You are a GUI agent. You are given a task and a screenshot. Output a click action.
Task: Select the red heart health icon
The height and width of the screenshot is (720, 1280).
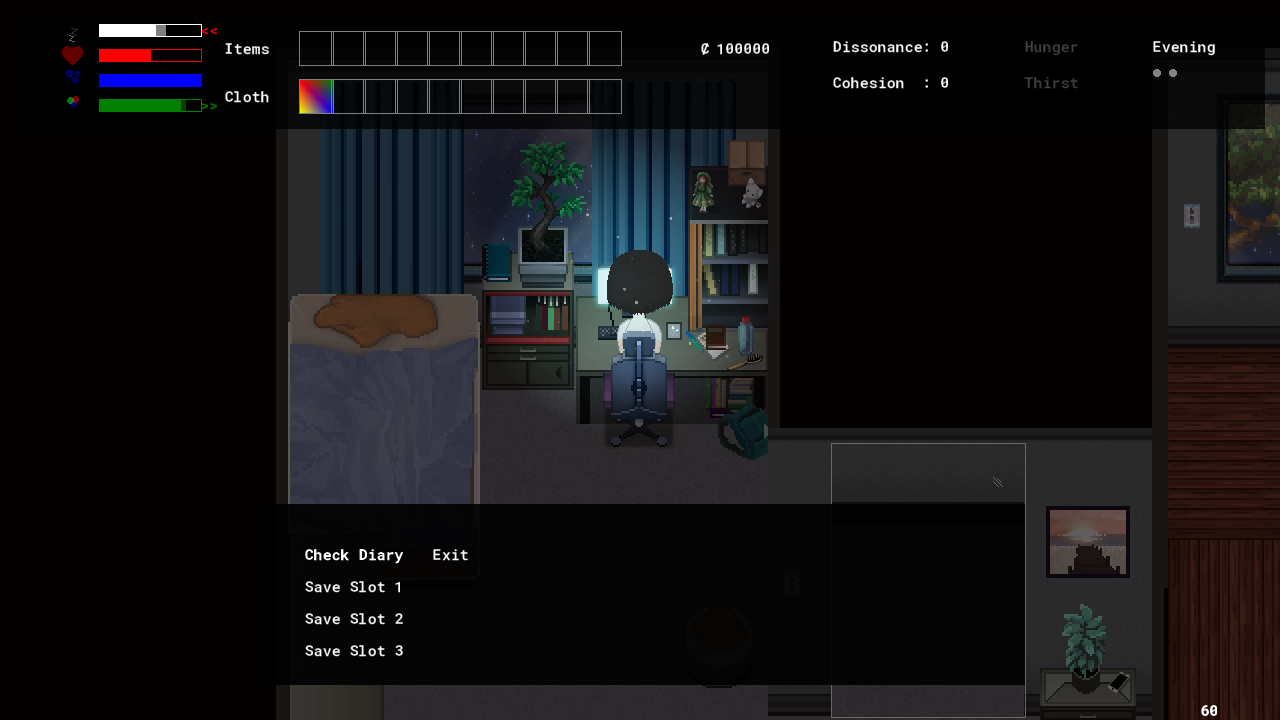point(72,54)
